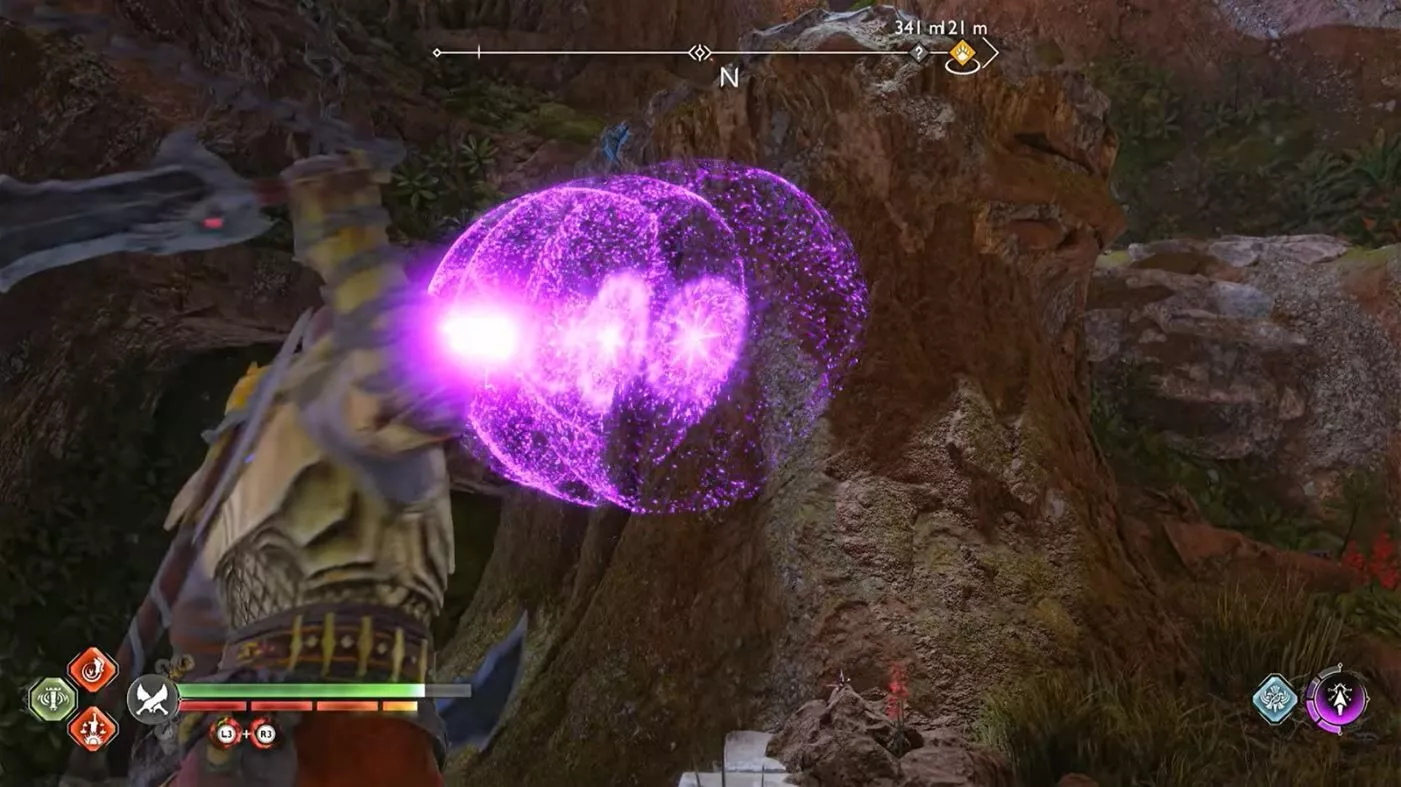Click the purple runic arrow attack icon

1341,700
